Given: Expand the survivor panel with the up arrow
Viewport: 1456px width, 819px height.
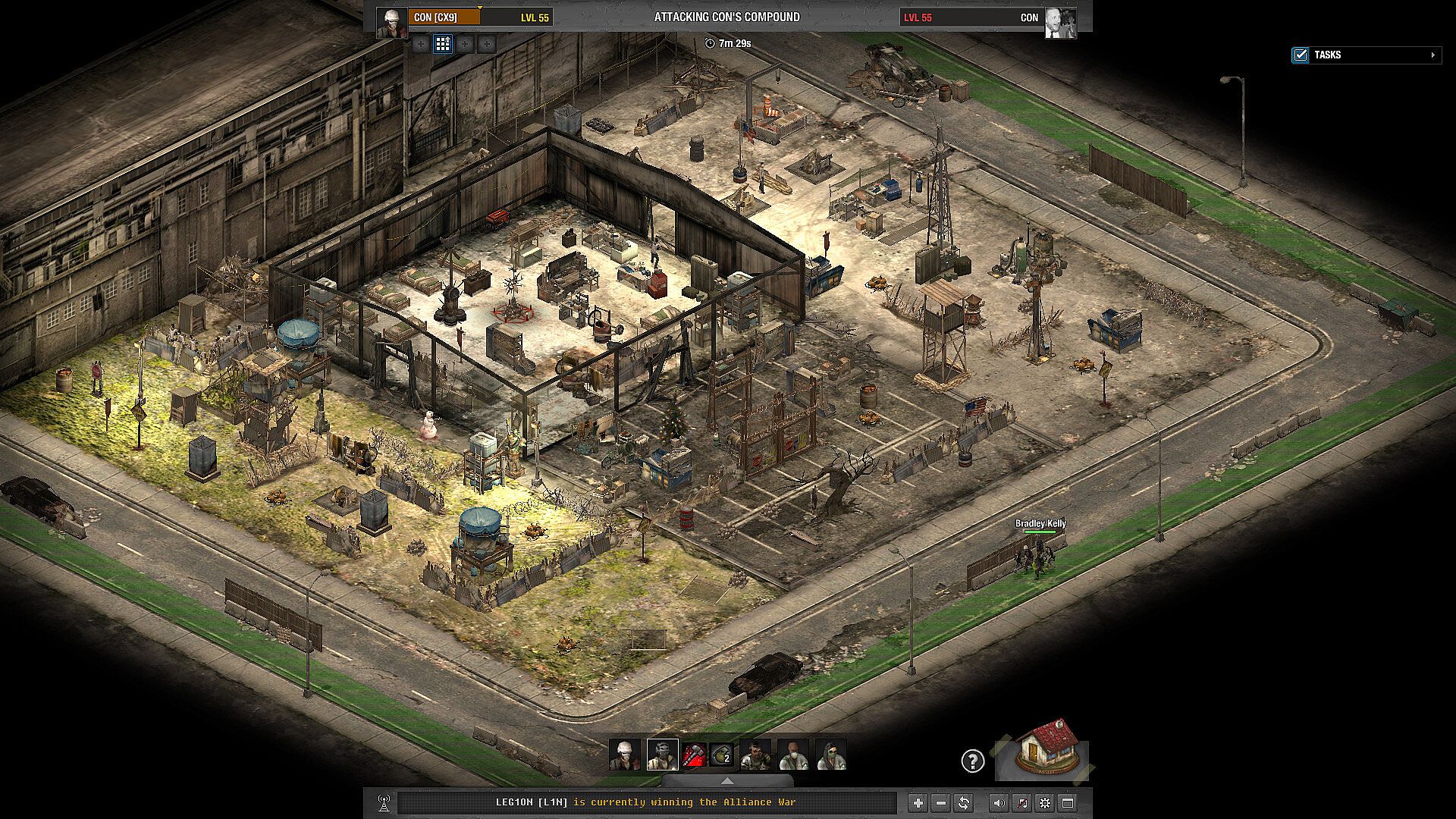Looking at the screenshot, I should [726, 780].
